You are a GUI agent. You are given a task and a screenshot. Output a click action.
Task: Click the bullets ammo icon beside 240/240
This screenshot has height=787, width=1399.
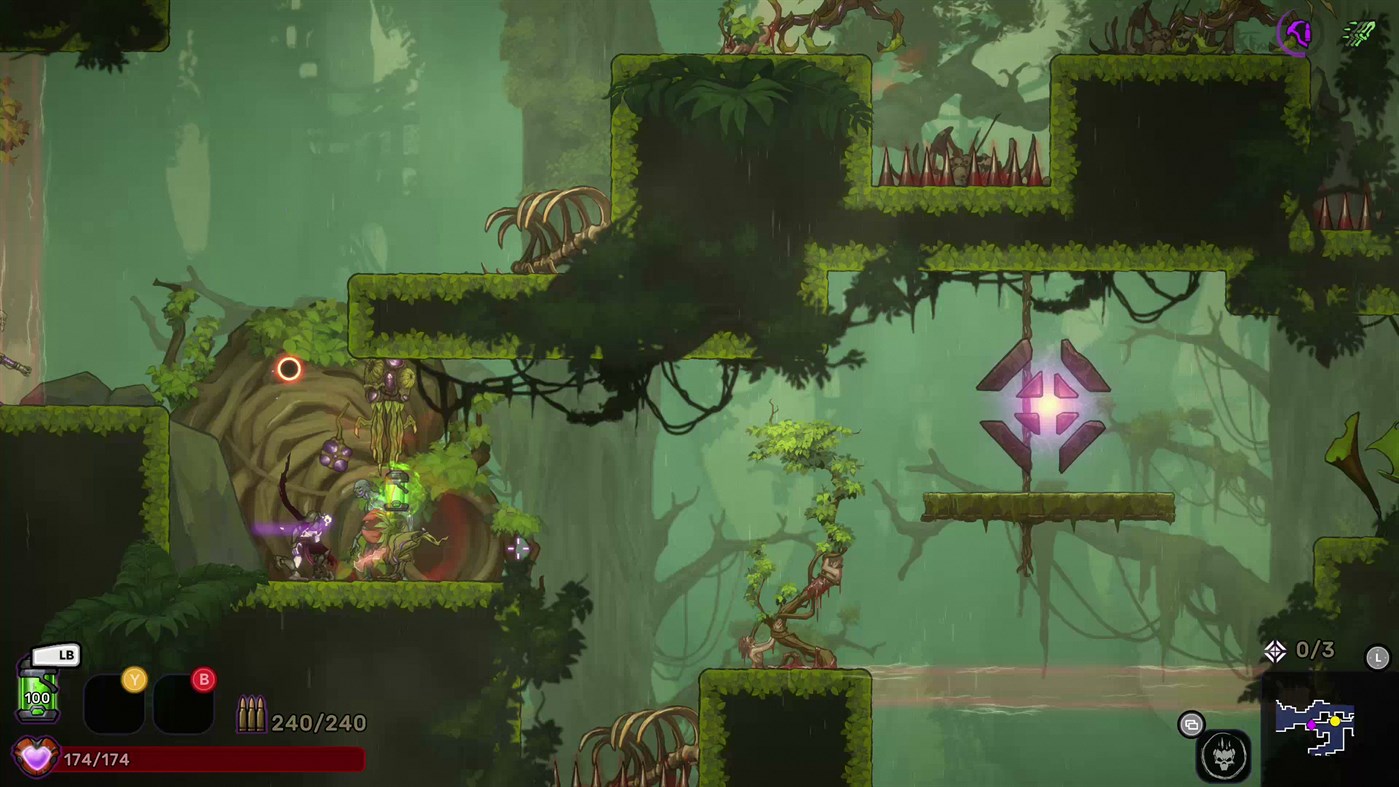(x=251, y=714)
